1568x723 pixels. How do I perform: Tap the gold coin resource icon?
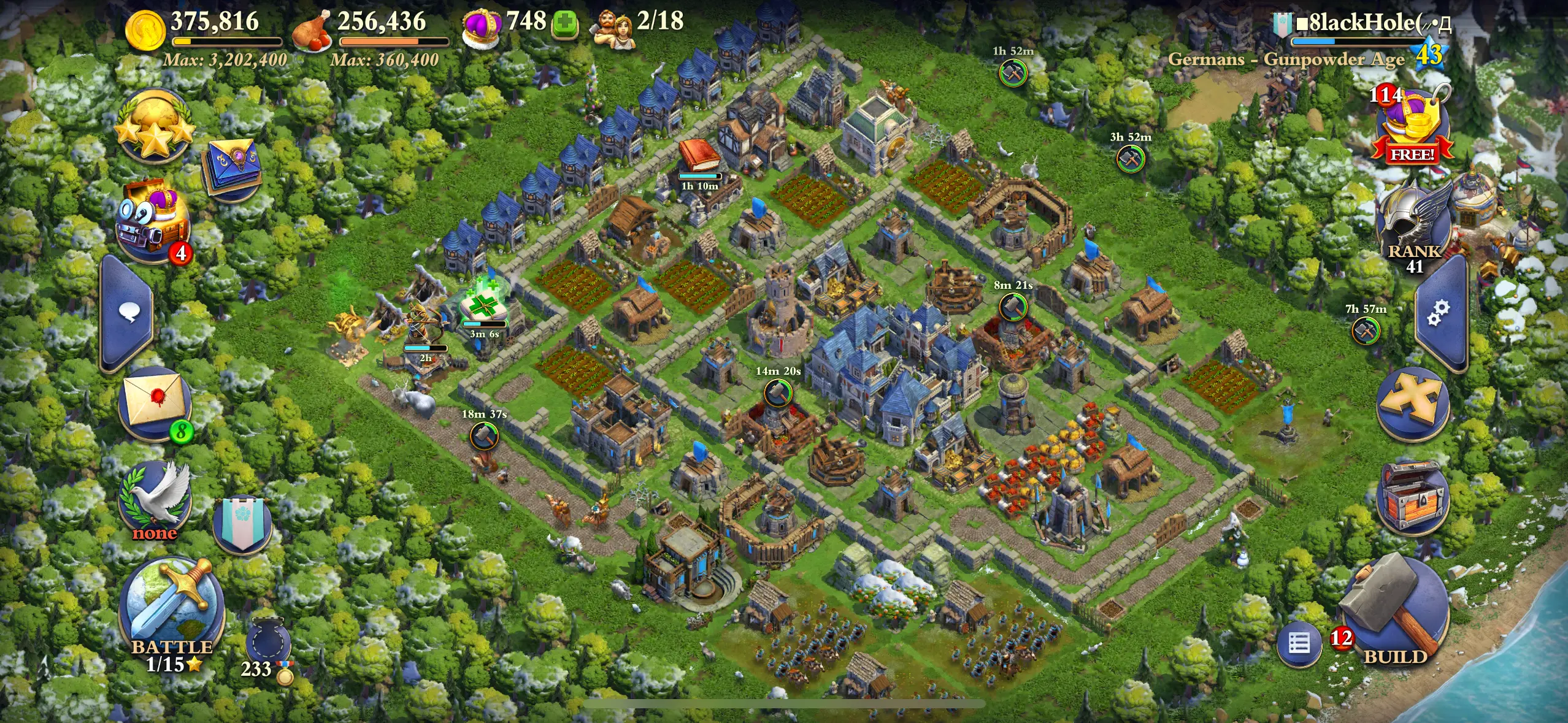click(145, 29)
